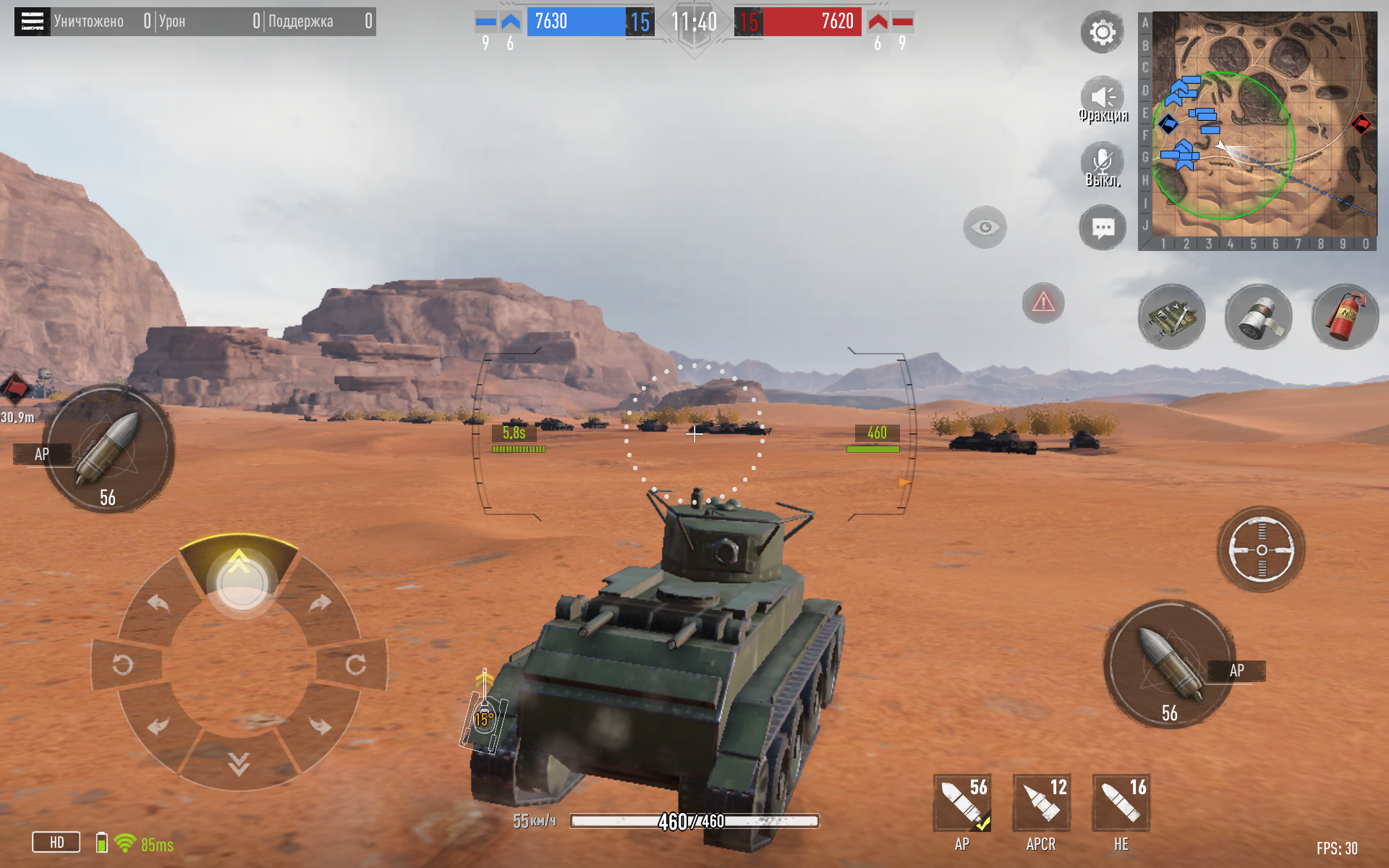
Task: Tap the forward arrow on movement pad
Action: click(239, 571)
